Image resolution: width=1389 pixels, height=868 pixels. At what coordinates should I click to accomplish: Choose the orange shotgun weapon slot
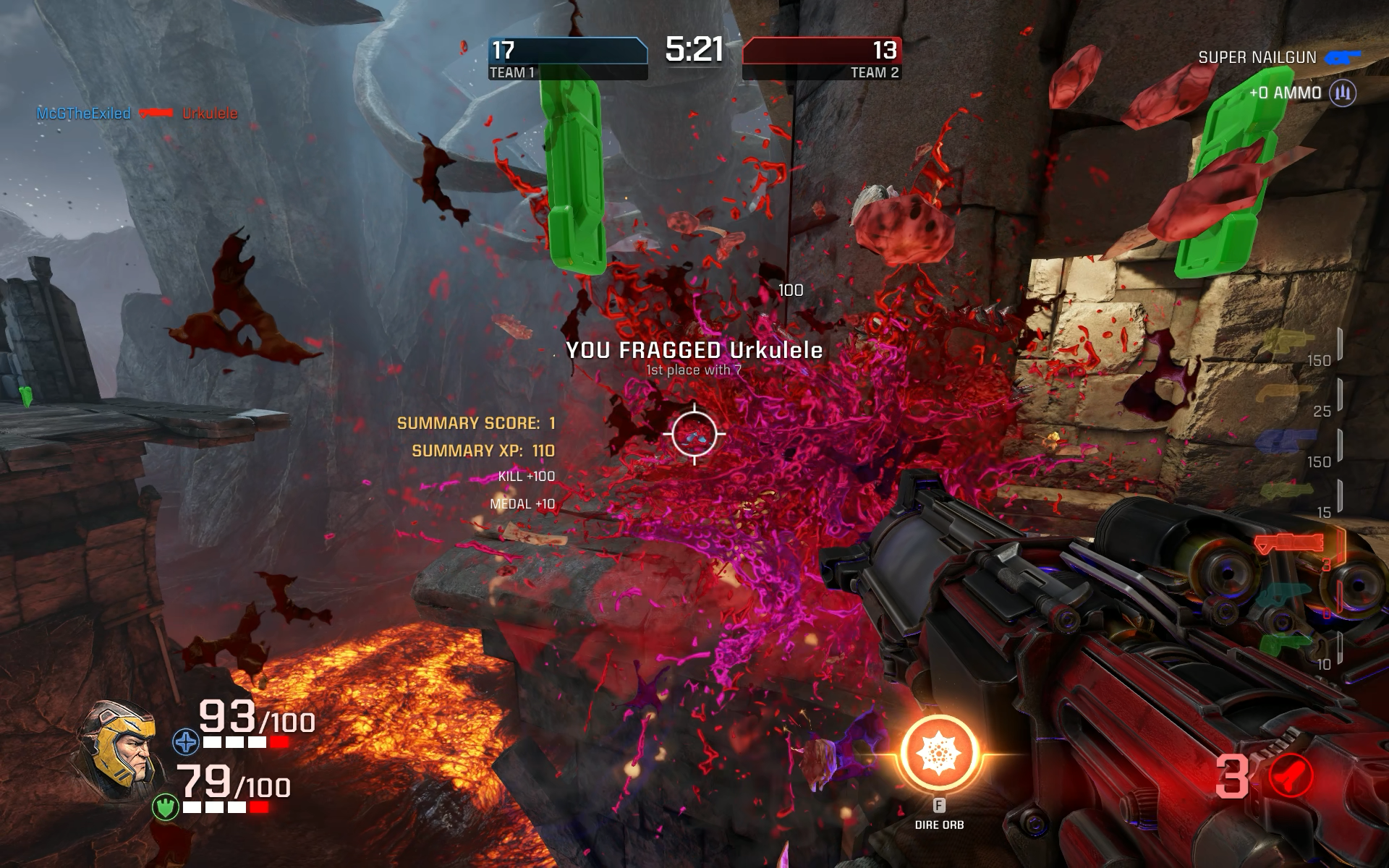click(1285, 393)
